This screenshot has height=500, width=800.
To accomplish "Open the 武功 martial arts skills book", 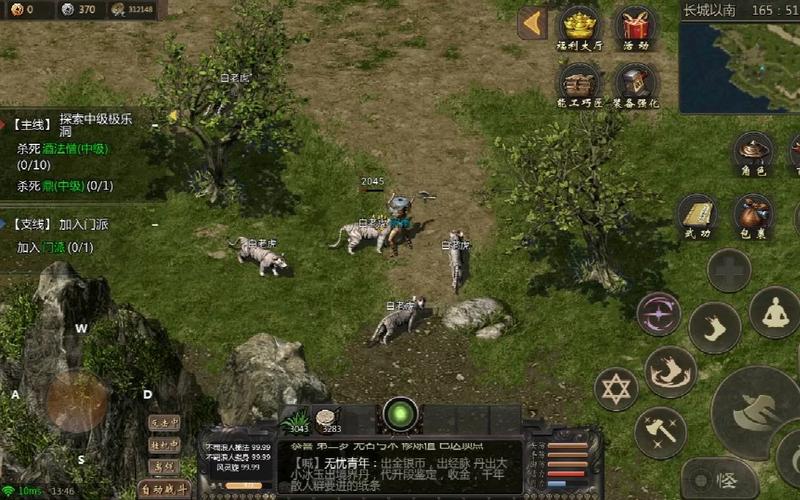I will (x=697, y=214).
